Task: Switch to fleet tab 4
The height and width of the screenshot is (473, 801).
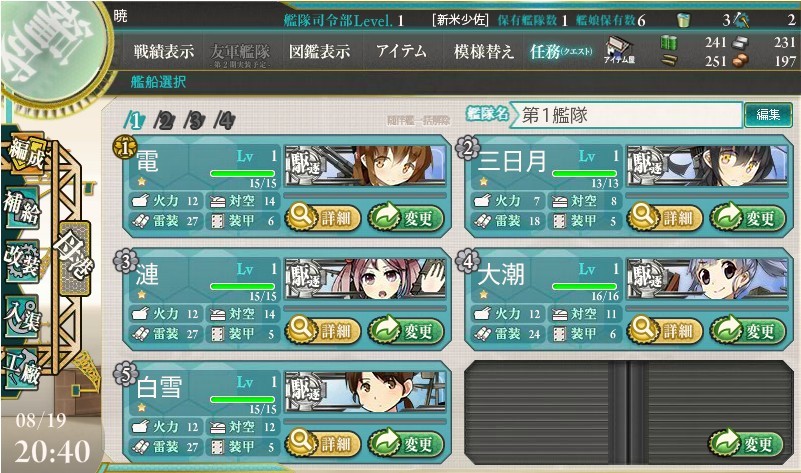Action: click(x=225, y=122)
